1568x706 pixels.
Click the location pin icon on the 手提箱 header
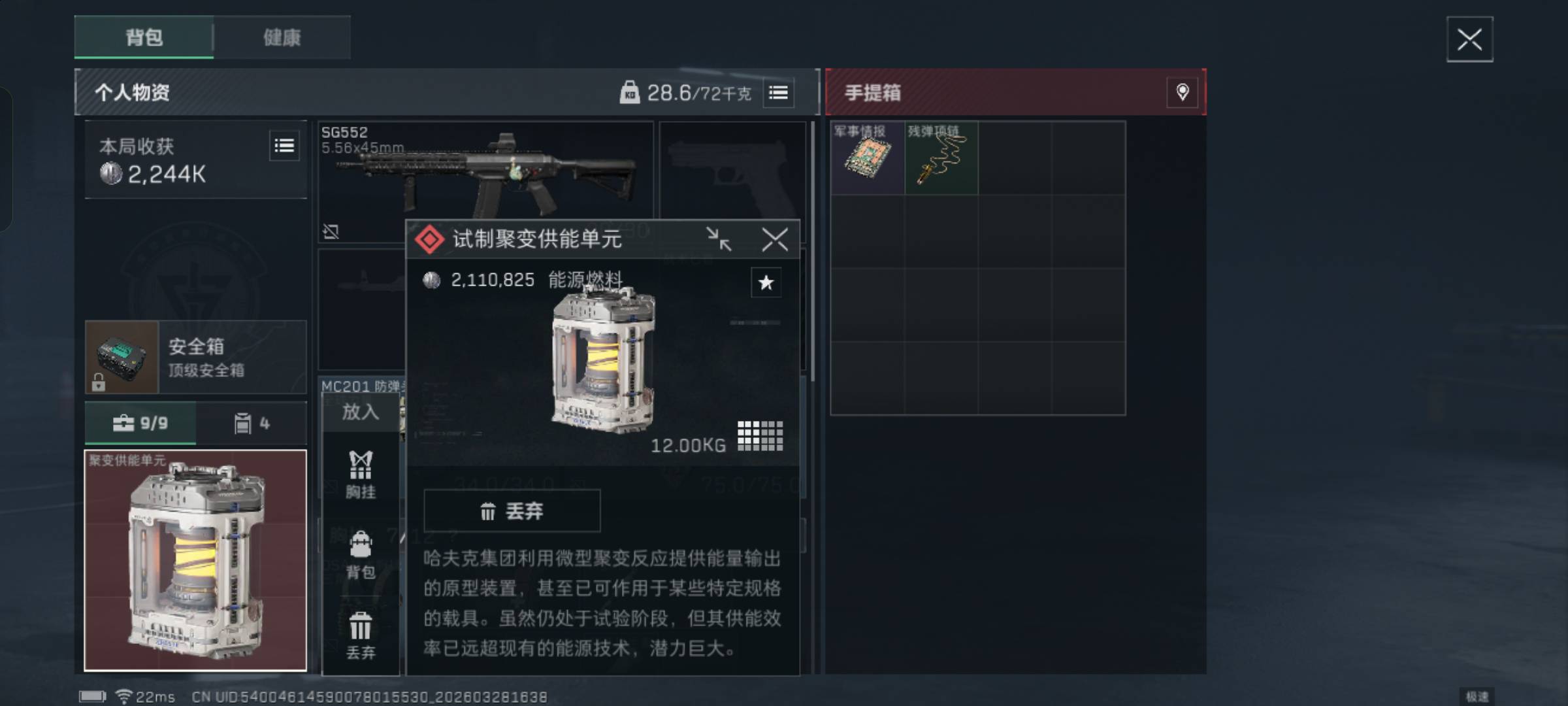1182,92
